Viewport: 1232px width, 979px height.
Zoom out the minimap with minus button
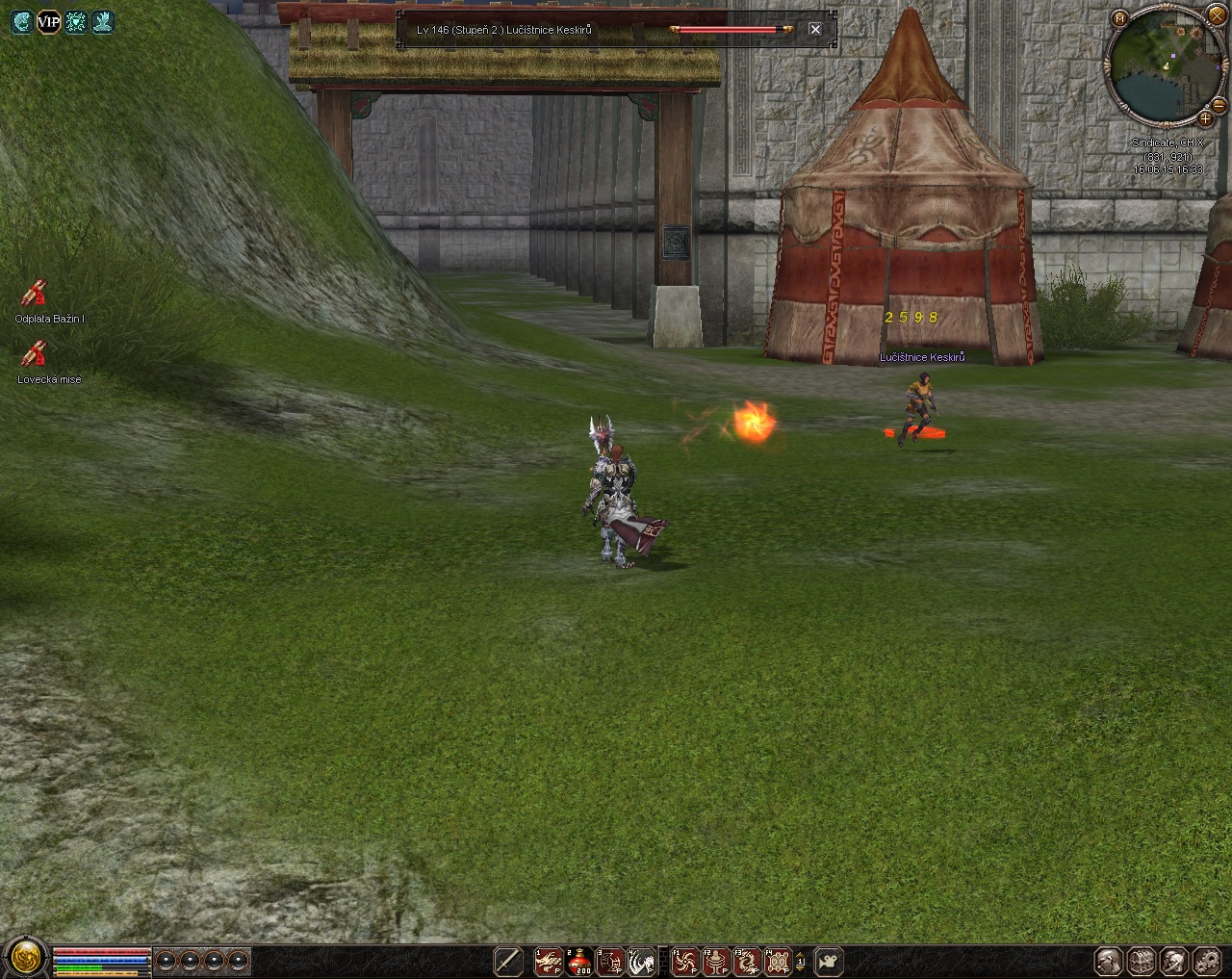click(1219, 105)
